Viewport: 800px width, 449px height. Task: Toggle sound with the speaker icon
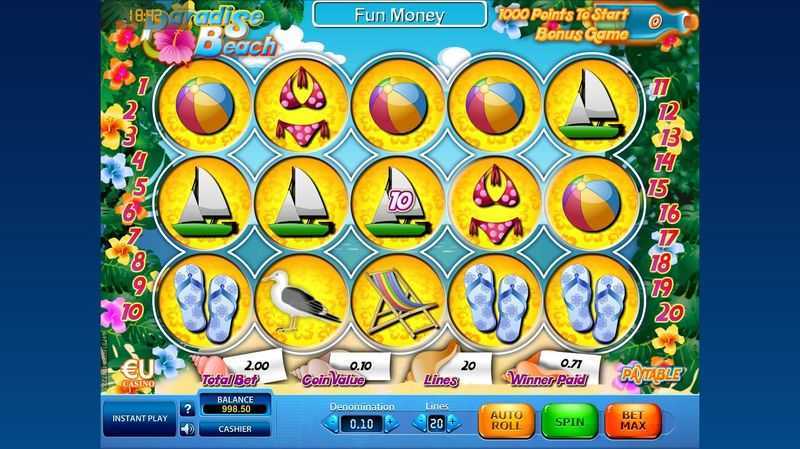point(187,430)
